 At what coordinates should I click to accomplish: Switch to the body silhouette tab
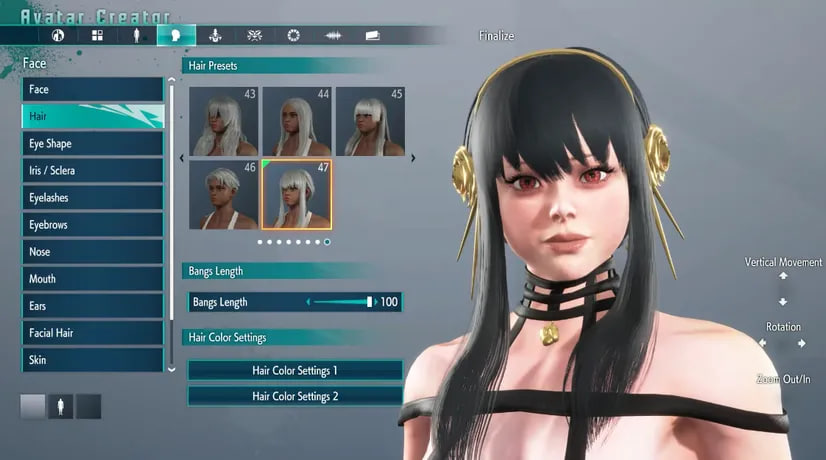(x=136, y=35)
